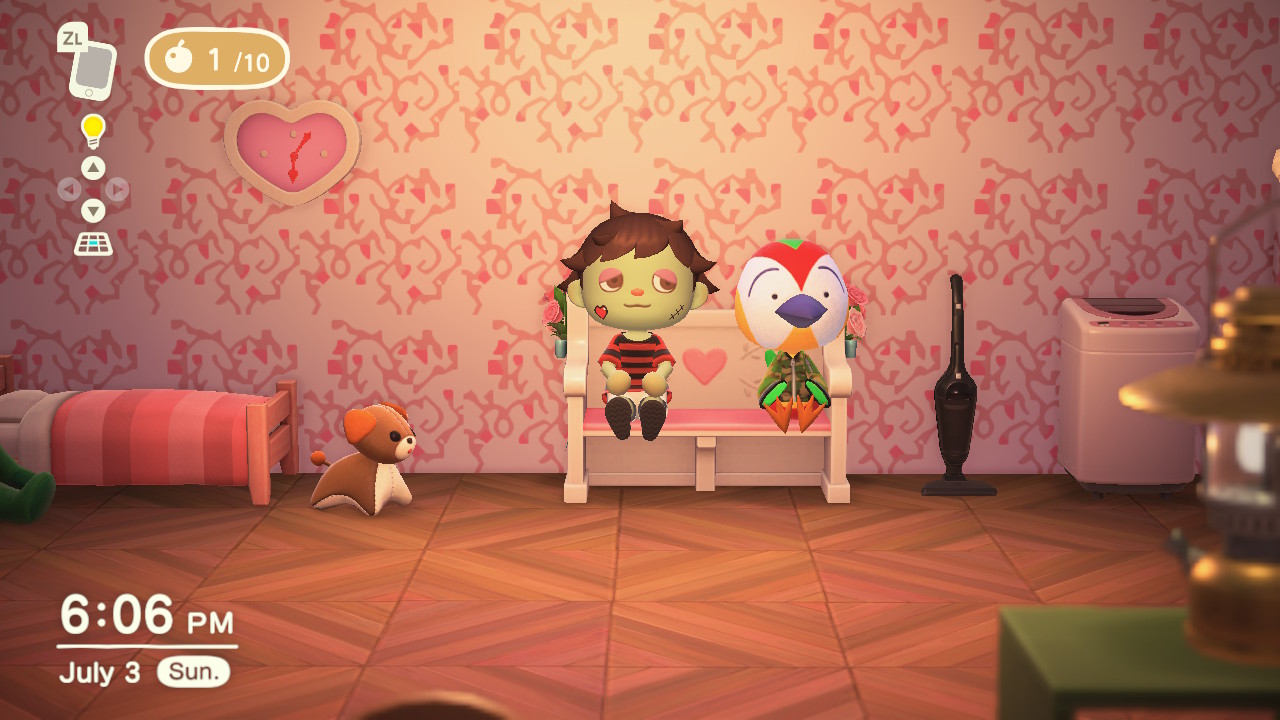Image resolution: width=1280 pixels, height=720 pixels.
Task: Open the NookPhone icon
Action: pos(92,69)
